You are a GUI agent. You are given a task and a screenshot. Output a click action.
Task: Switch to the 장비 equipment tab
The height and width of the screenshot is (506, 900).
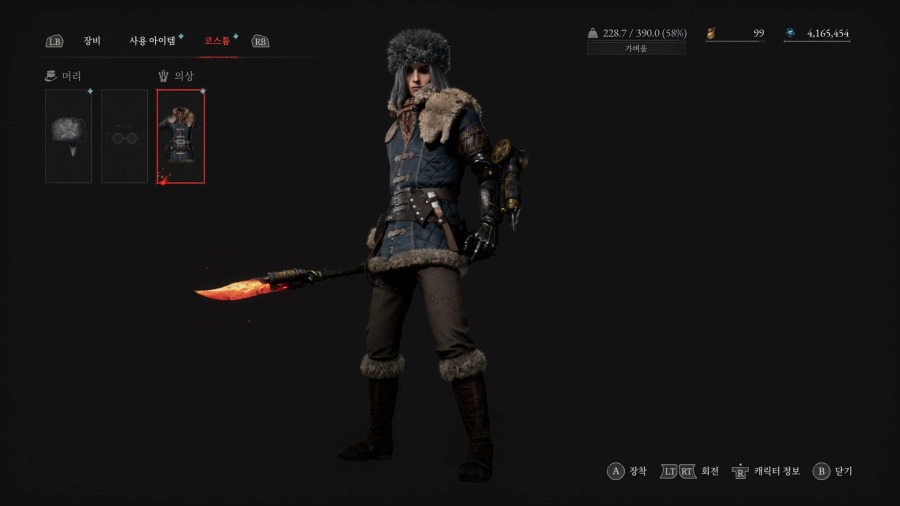coord(92,41)
